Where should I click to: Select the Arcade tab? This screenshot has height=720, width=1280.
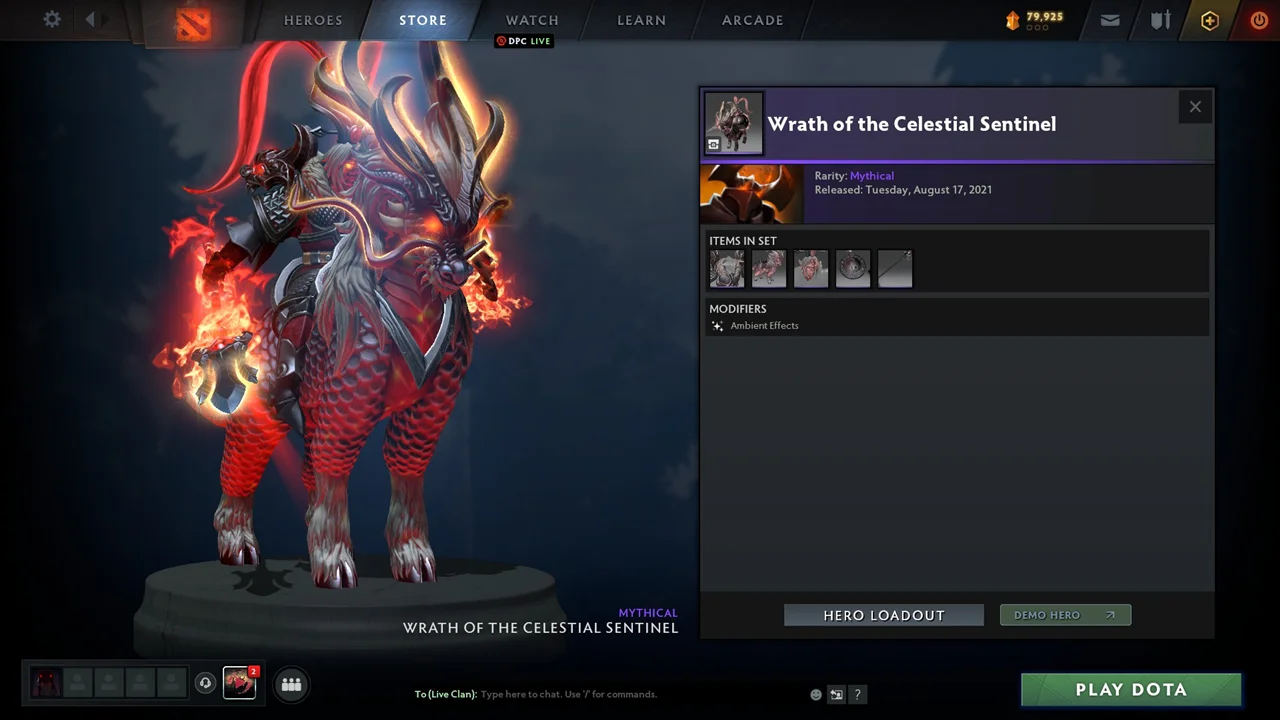pos(753,20)
